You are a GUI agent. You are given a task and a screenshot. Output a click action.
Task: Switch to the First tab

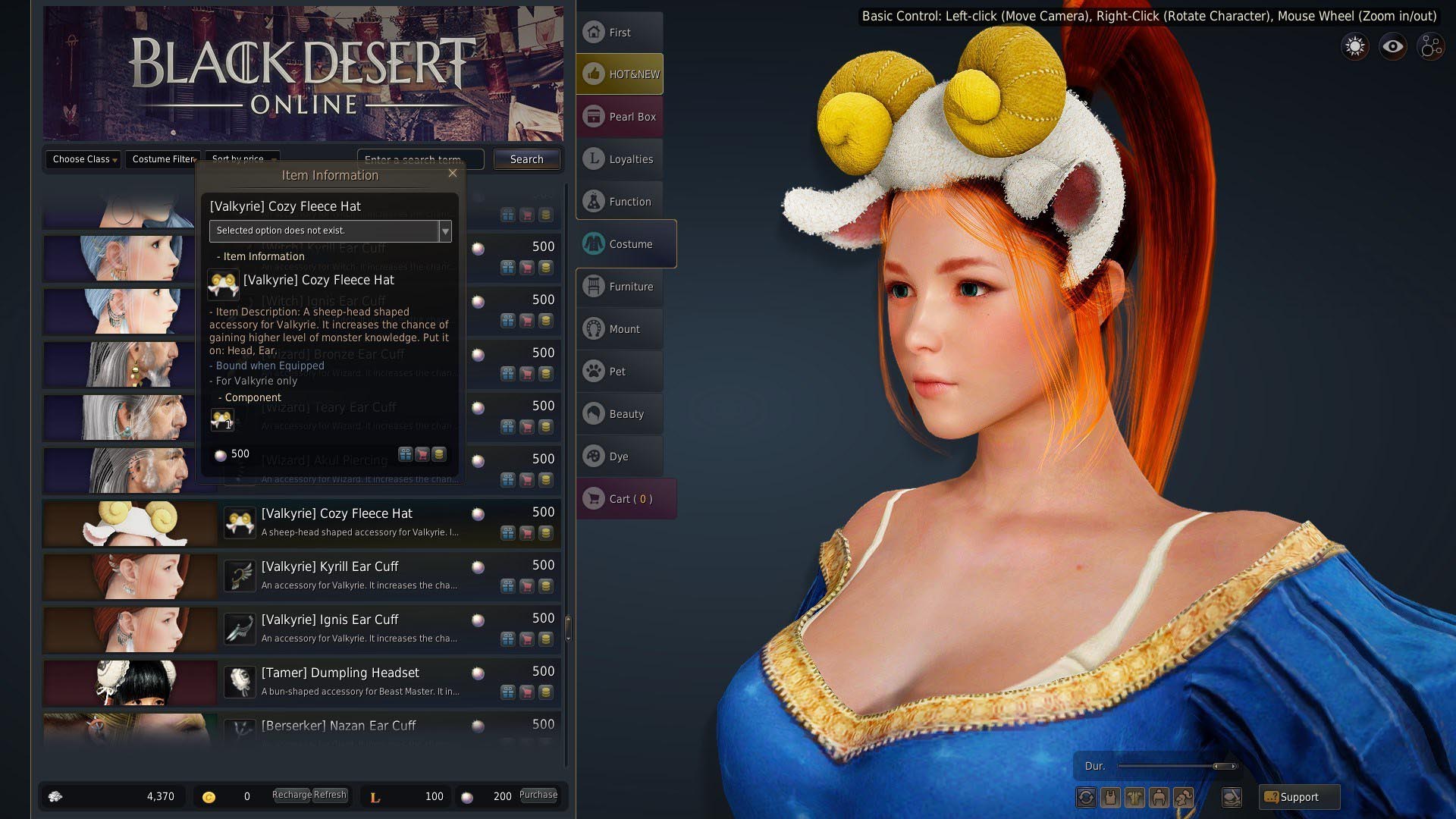point(620,33)
